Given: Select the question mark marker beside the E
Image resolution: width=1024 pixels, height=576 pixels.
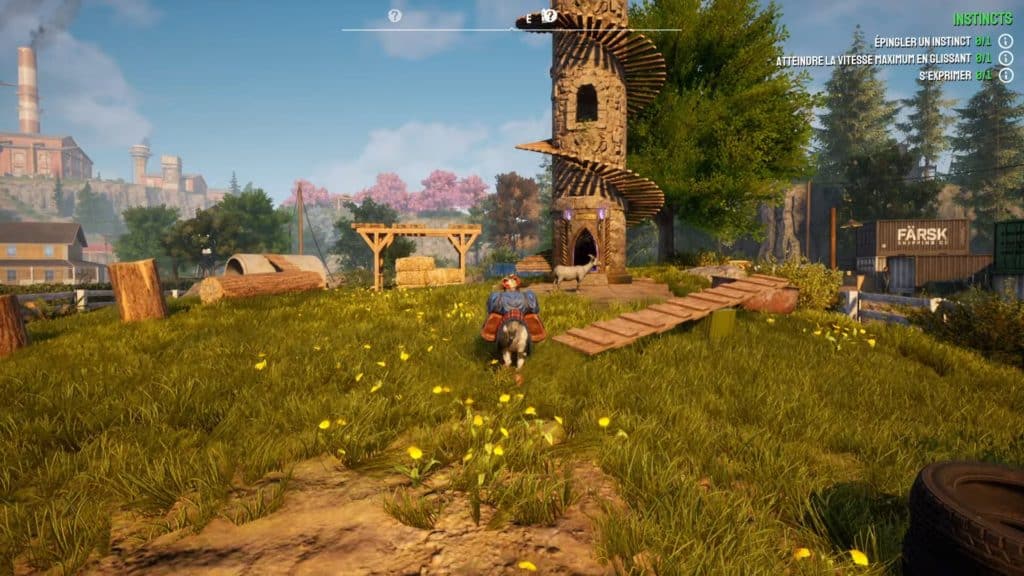Looking at the screenshot, I should [549, 16].
